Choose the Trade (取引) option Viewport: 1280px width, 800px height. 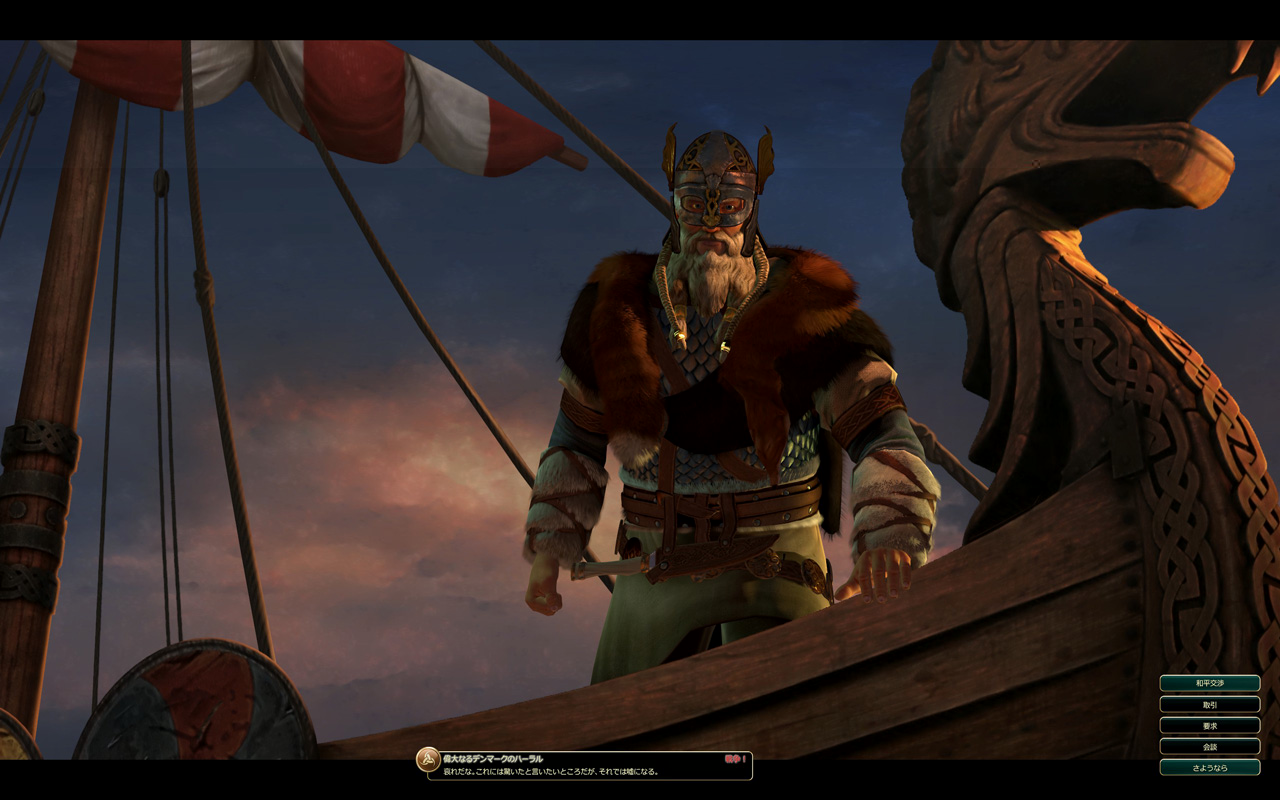pyautogui.click(x=1209, y=704)
